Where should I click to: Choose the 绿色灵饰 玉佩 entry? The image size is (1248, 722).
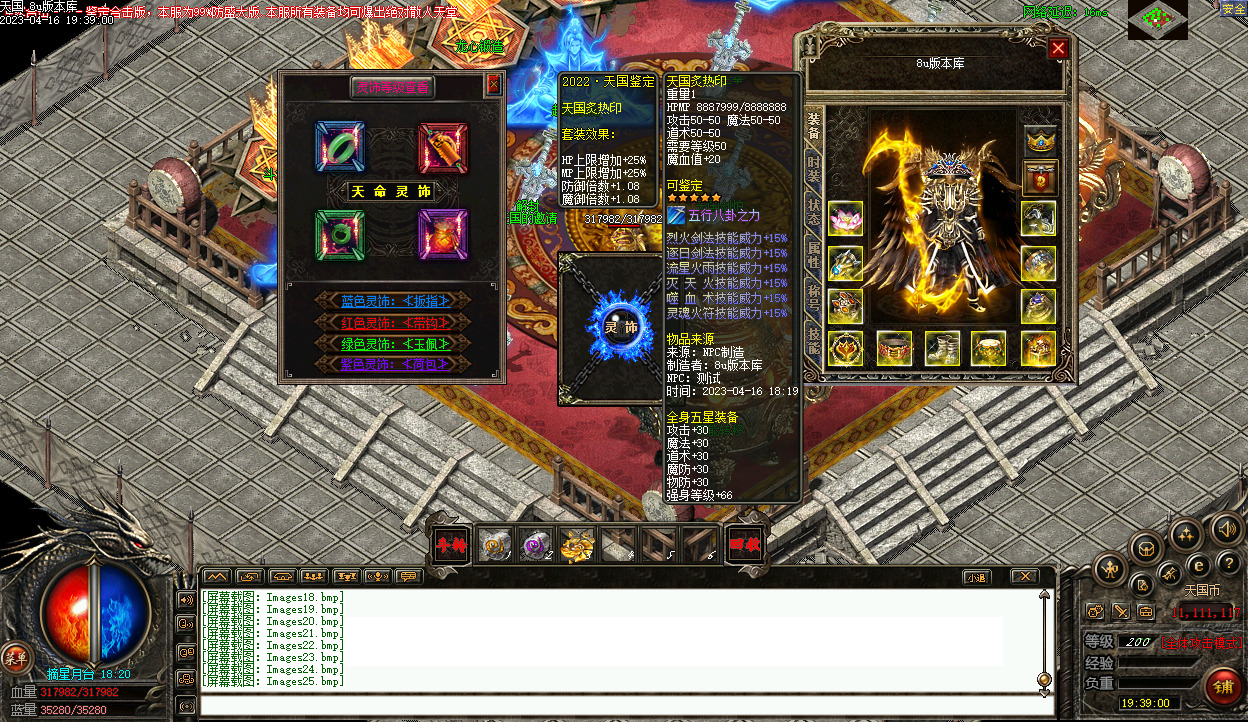tap(392, 343)
